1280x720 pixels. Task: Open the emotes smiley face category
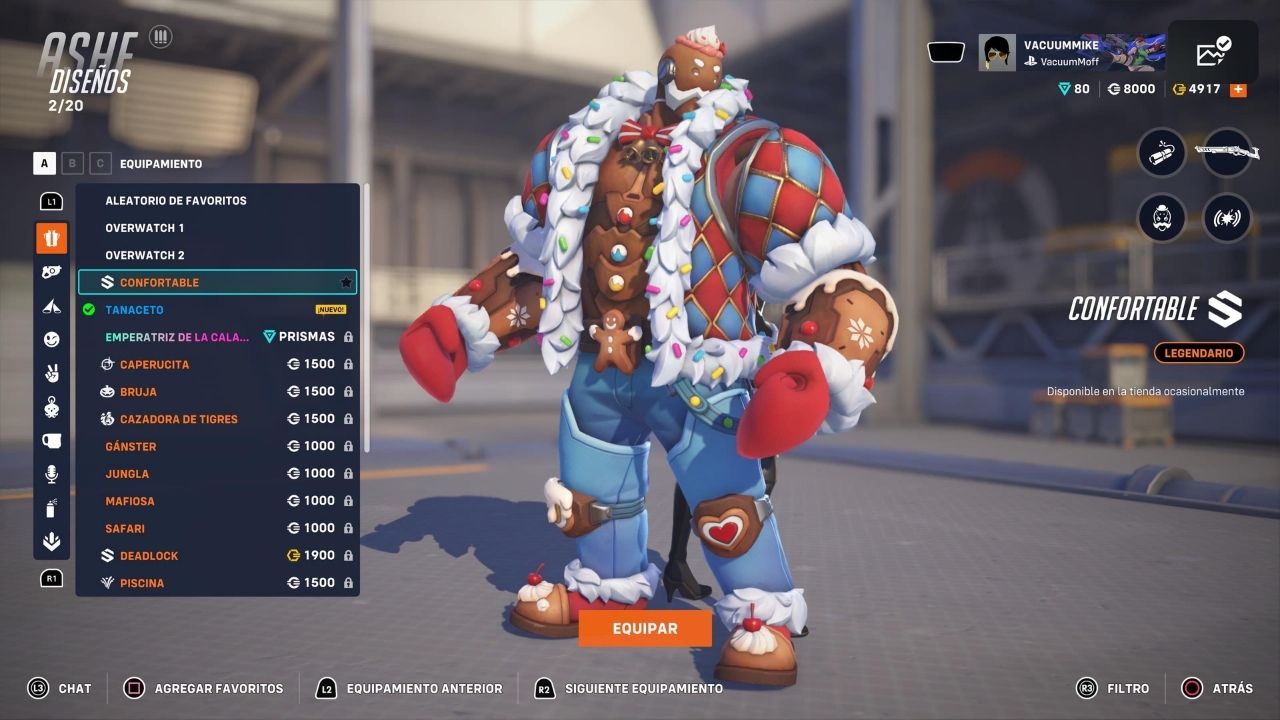52,340
